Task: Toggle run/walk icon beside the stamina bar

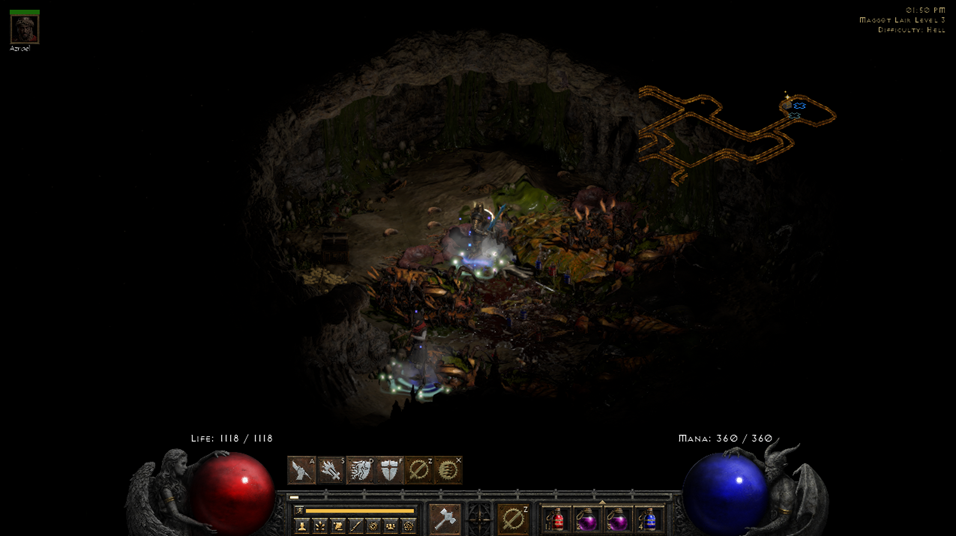Action: pyautogui.click(x=299, y=510)
